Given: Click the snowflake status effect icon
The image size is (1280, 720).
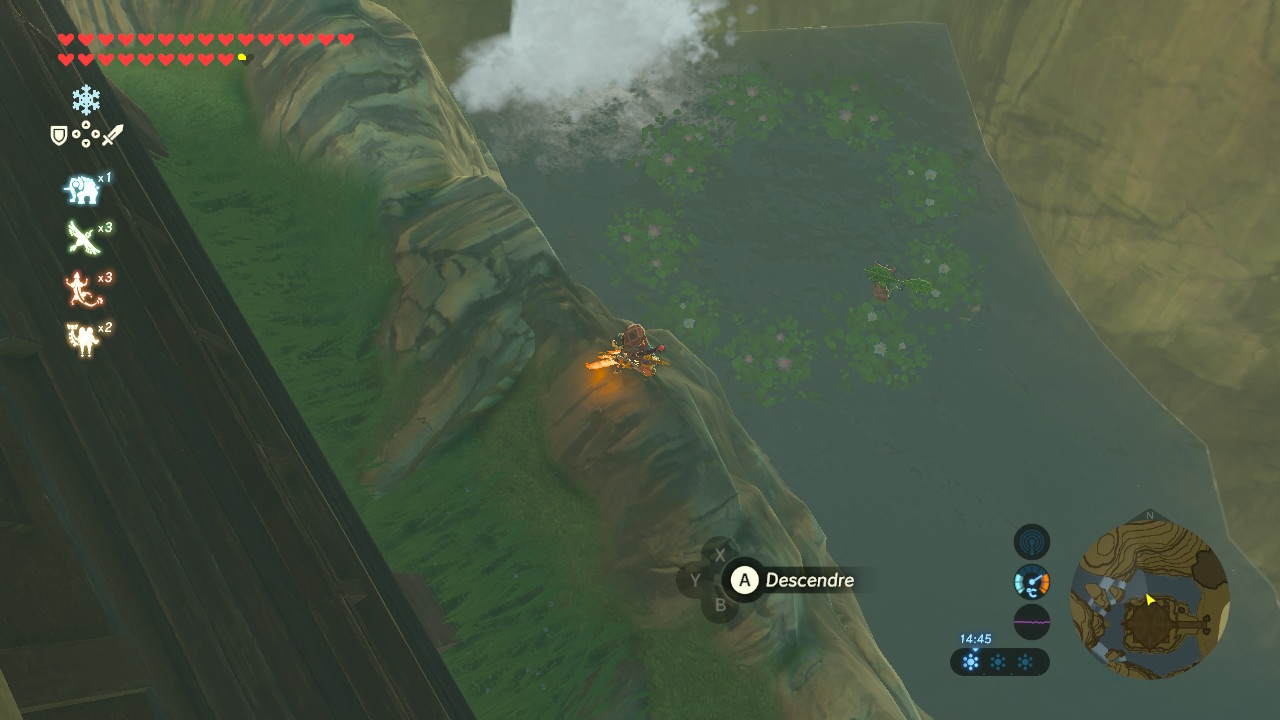Looking at the screenshot, I should [86, 99].
